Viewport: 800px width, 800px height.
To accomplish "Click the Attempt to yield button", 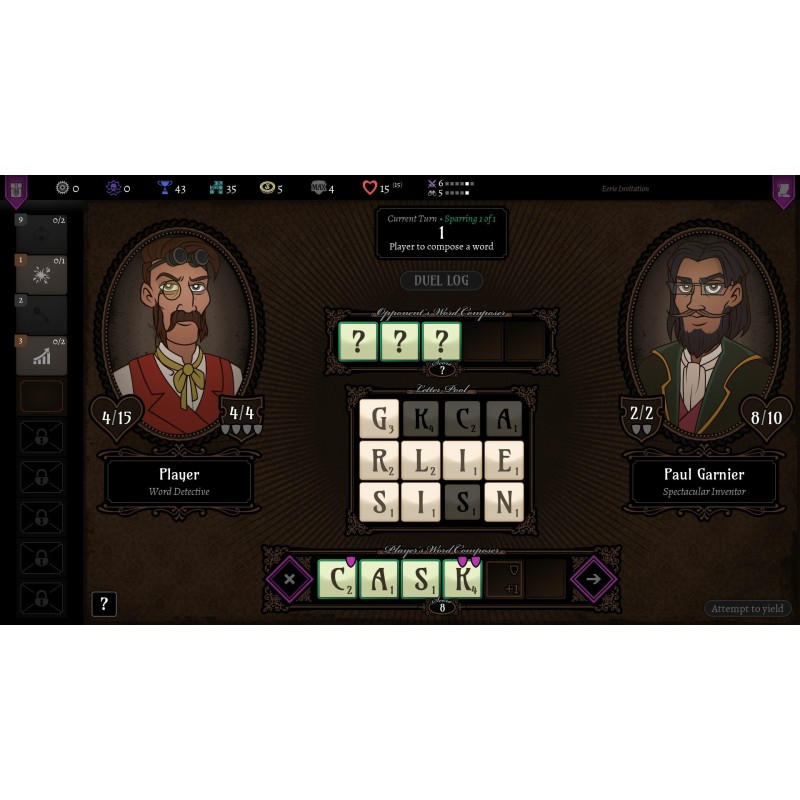I will (747, 608).
